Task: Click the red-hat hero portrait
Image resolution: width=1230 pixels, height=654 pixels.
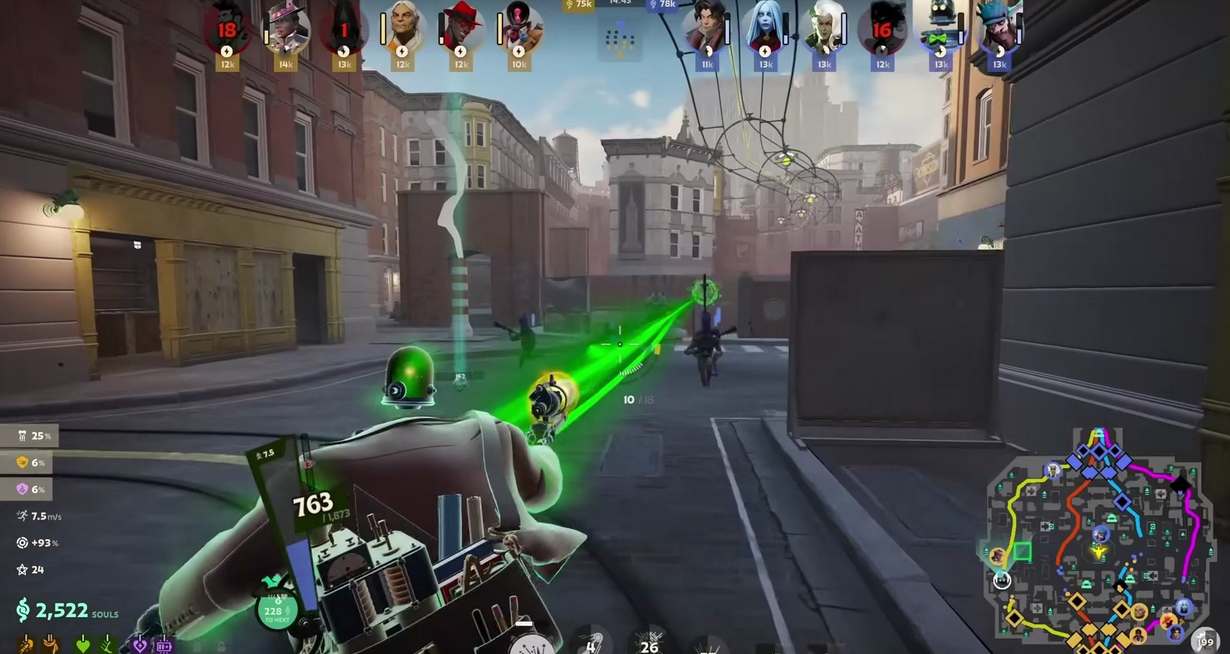Action: pyautogui.click(x=461, y=27)
